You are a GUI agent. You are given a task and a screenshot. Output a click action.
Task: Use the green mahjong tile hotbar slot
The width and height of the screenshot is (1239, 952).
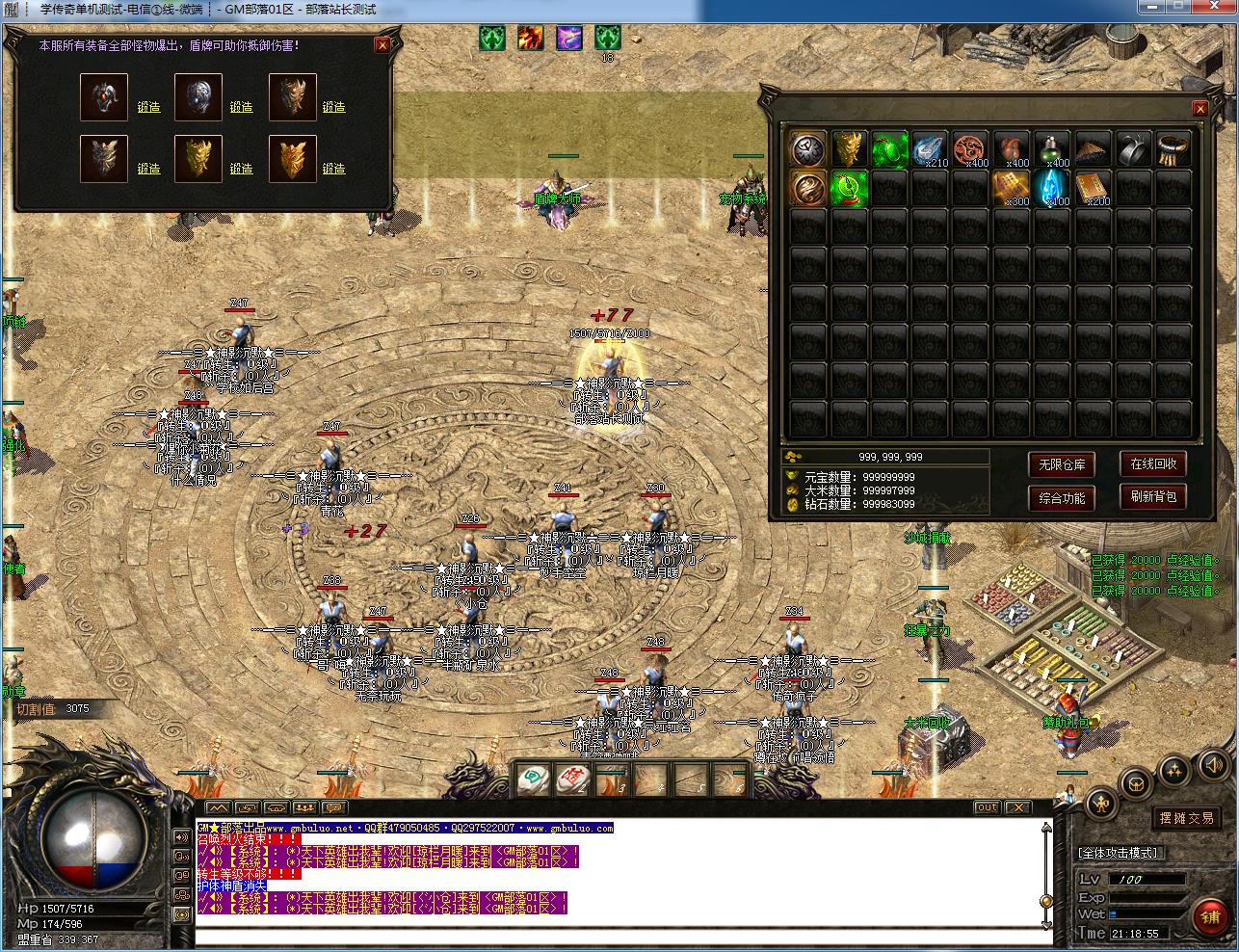pos(533,780)
